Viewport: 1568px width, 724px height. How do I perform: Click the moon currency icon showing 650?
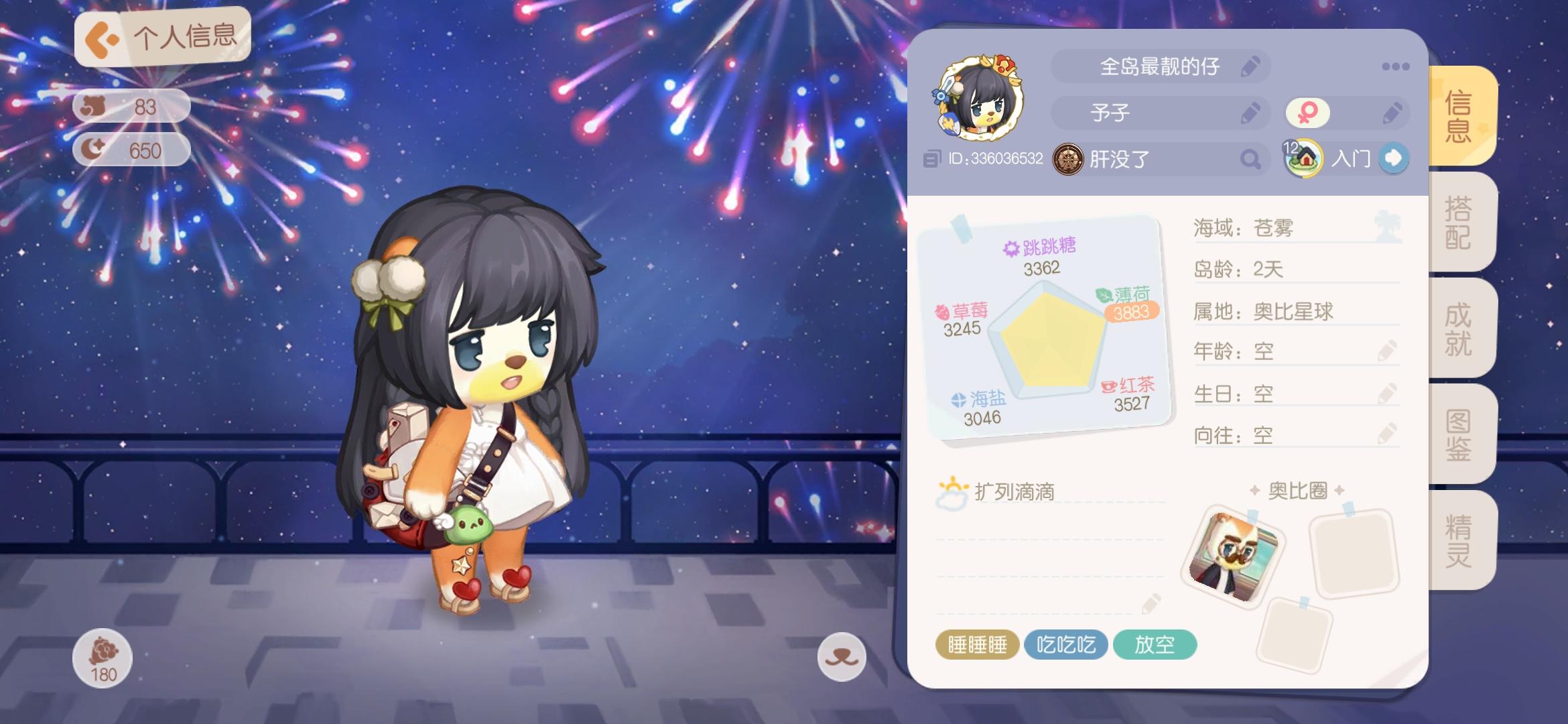point(93,151)
